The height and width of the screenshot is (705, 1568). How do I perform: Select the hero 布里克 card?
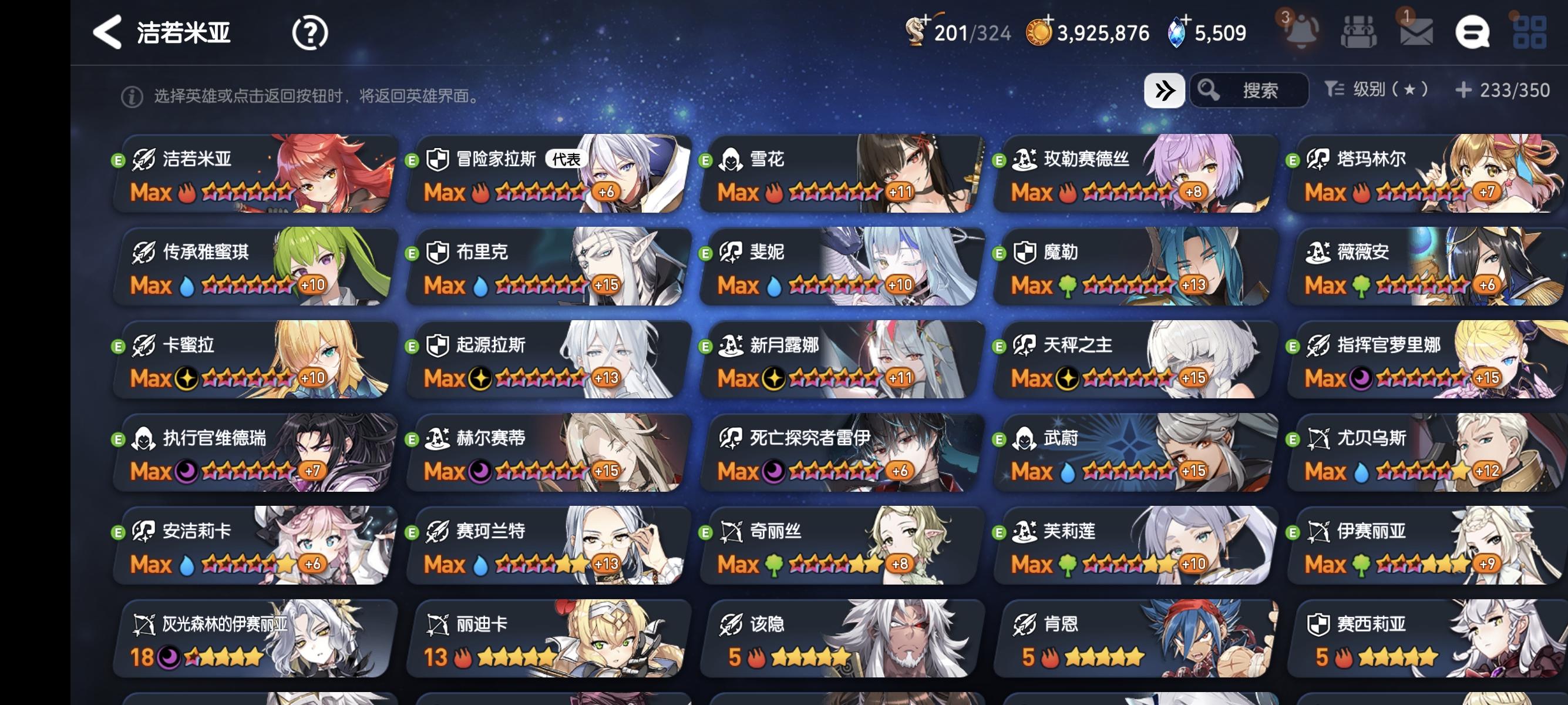[548, 268]
